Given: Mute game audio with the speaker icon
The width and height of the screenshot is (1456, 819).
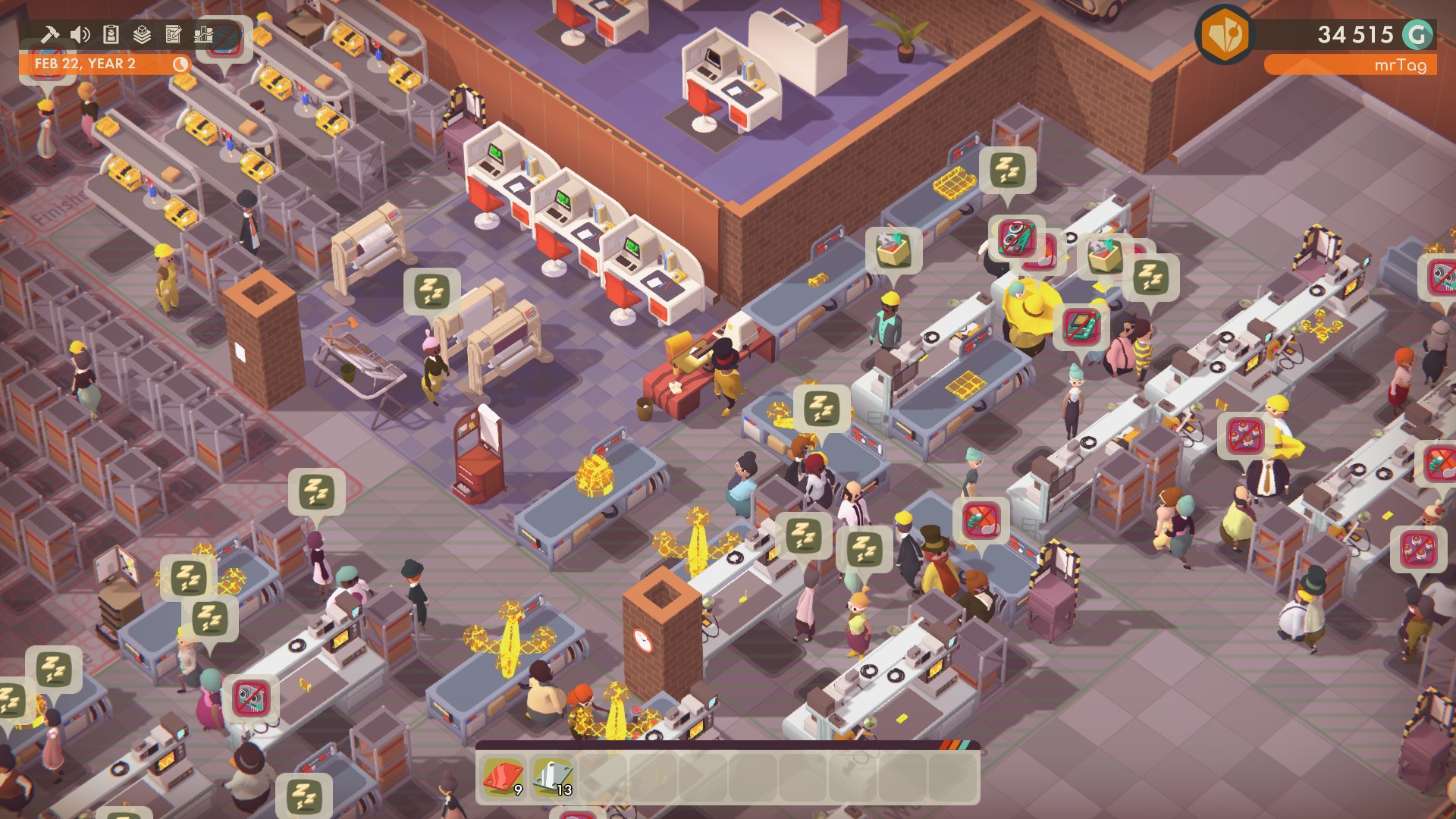Looking at the screenshot, I should click(80, 33).
